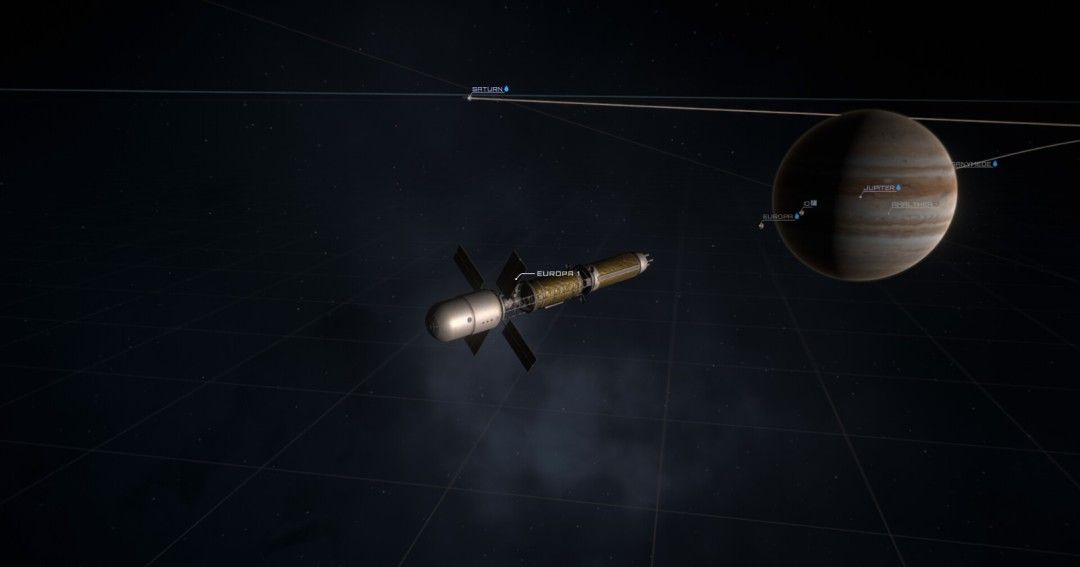Click the Jupiter planet label
Image resolution: width=1080 pixels, height=567 pixels.
[x=879, y=188]
